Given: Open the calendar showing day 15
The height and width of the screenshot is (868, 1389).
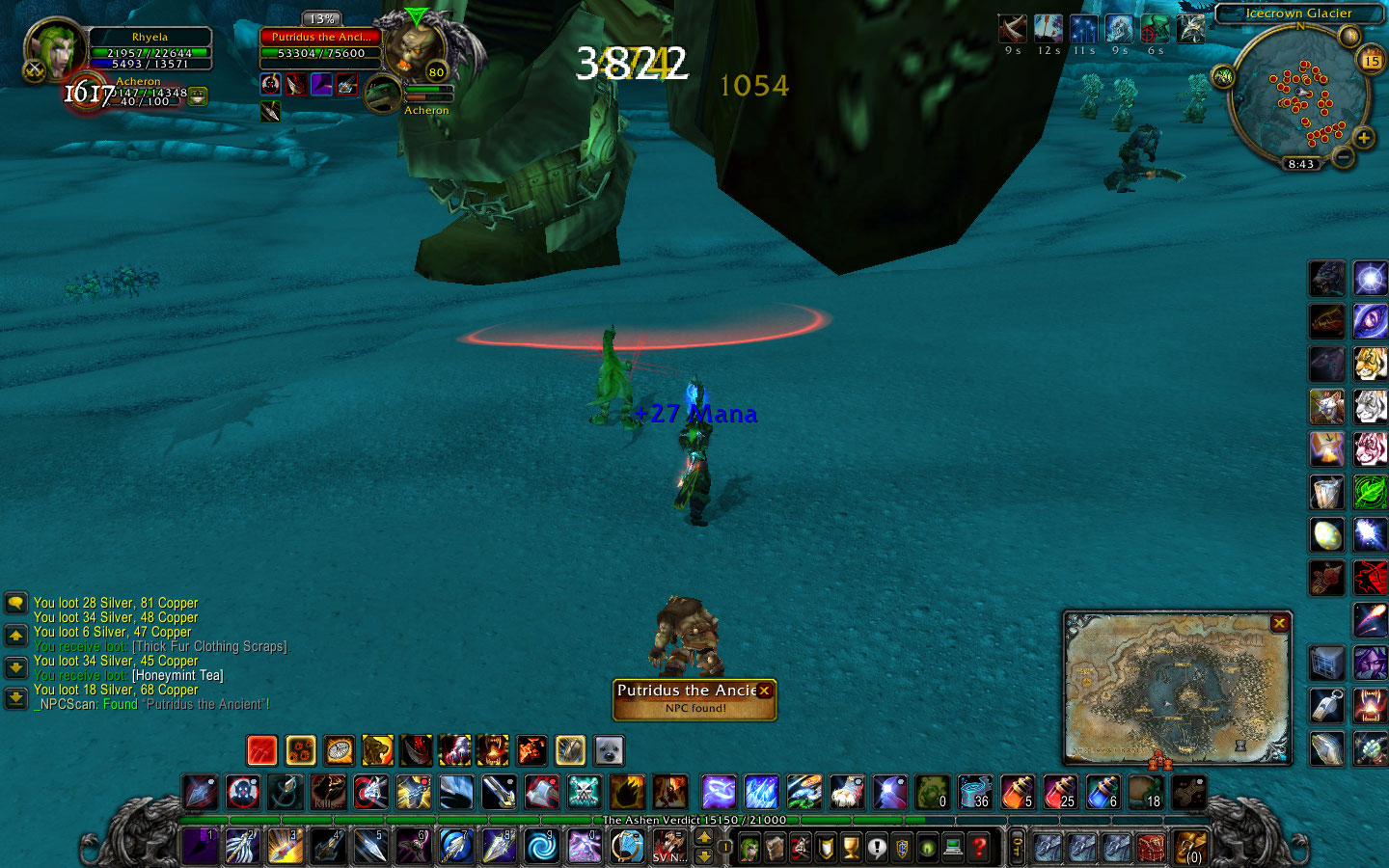Looking at the screenshot, I should click(1371, 61).
